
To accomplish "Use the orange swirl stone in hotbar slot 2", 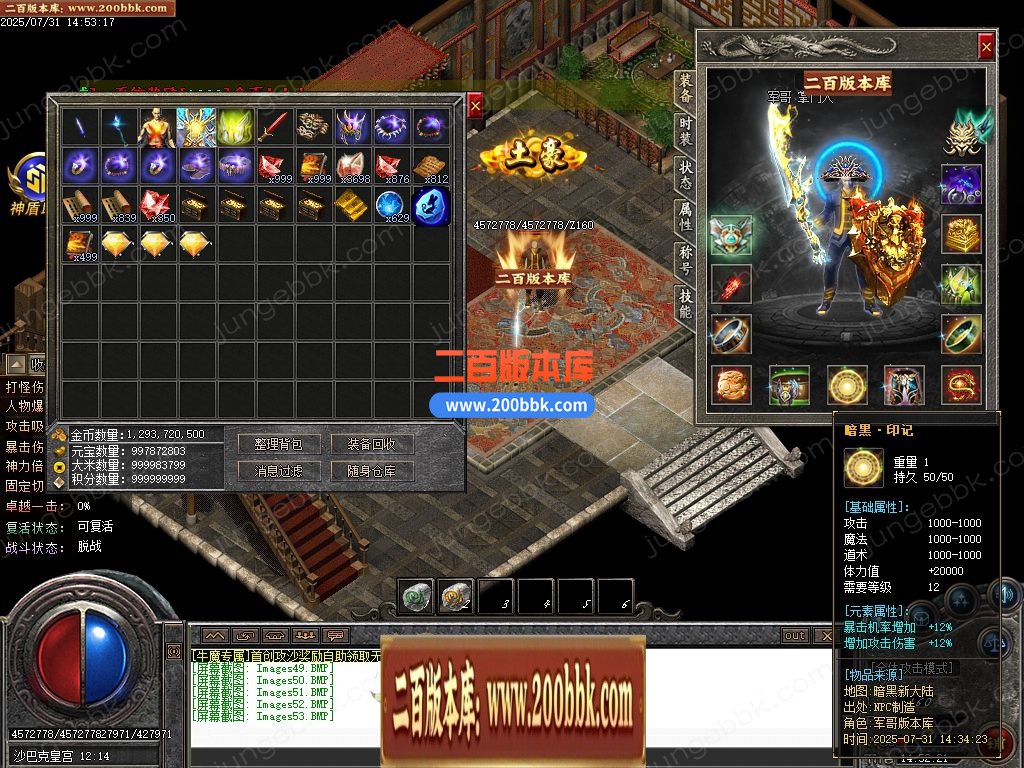I will [x=456, y=597].
